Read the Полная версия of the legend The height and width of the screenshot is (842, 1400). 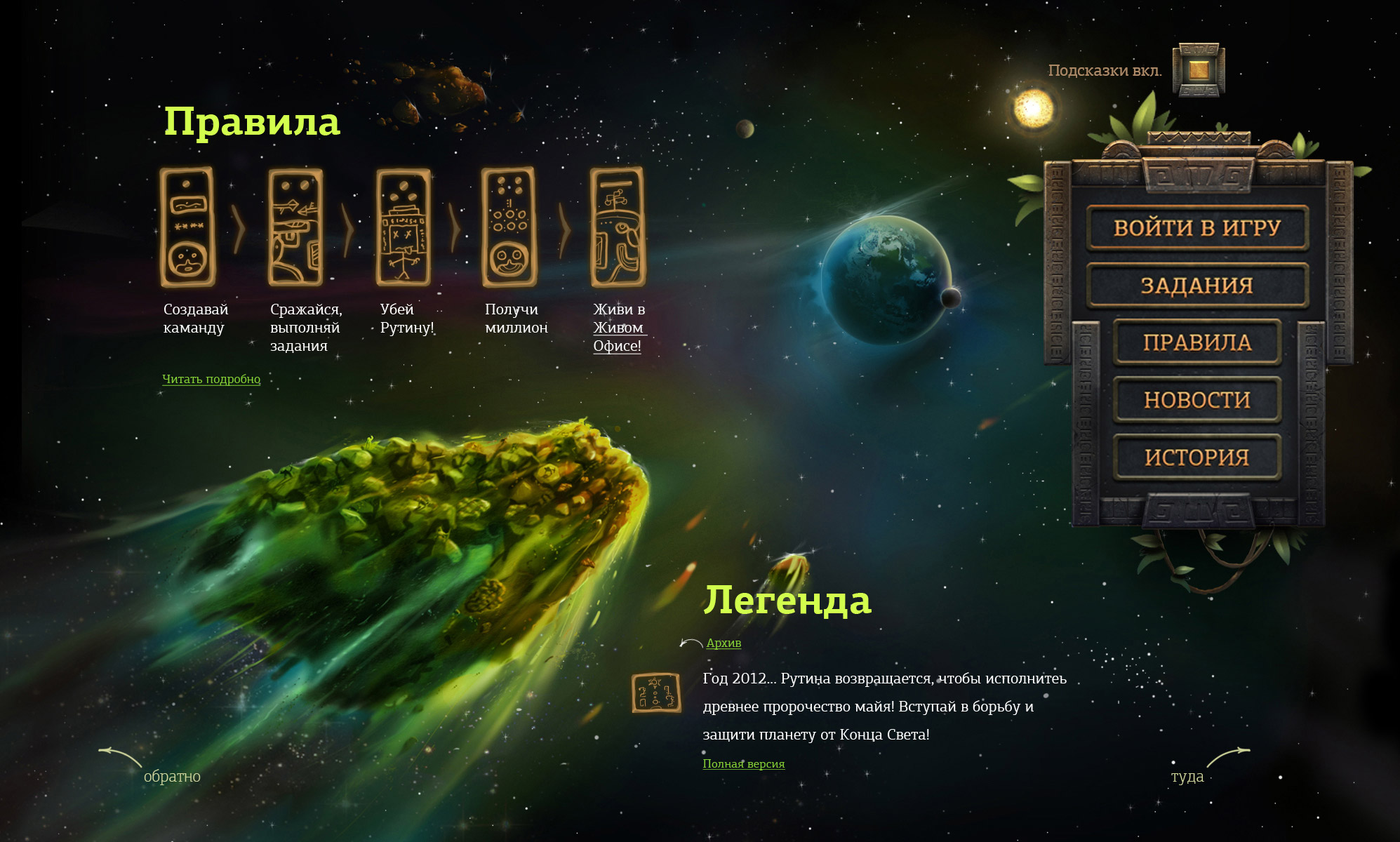point(744,763)
